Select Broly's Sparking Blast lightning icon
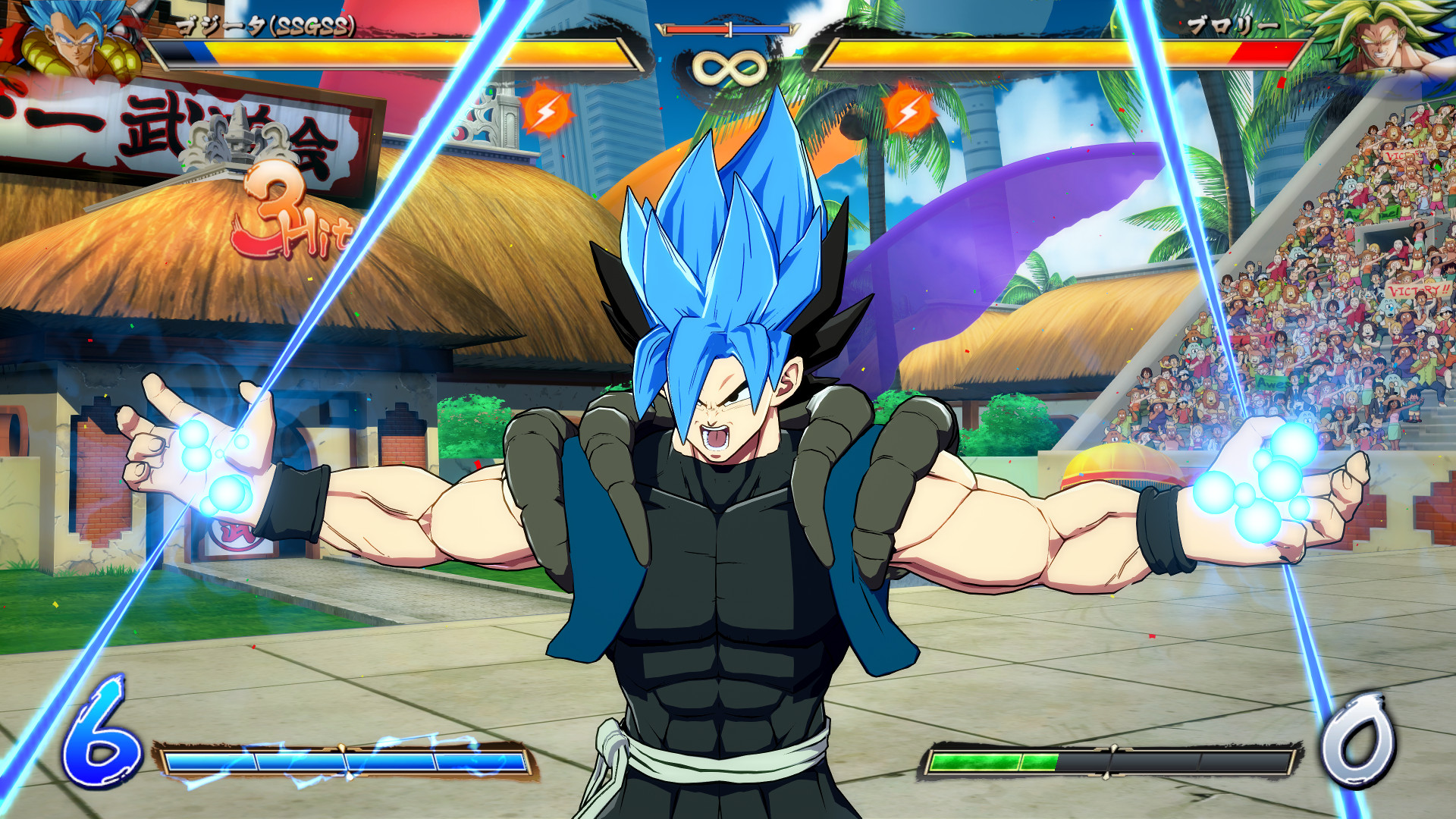This screenshot has width=1456, height=819. (908, 111)
